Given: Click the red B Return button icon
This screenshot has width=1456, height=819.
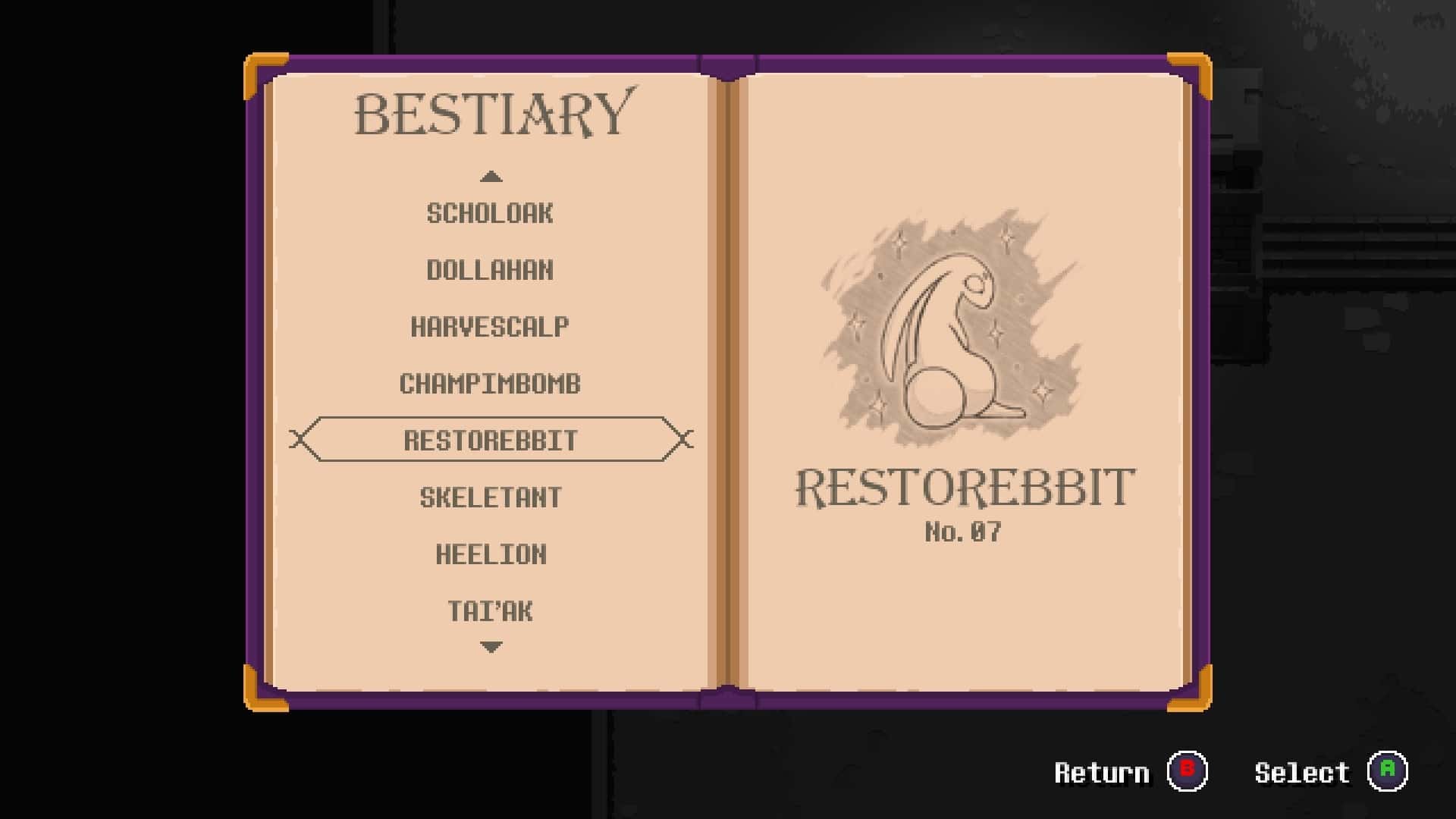Looking at the screenshot, I should (x=1187, y=772).
